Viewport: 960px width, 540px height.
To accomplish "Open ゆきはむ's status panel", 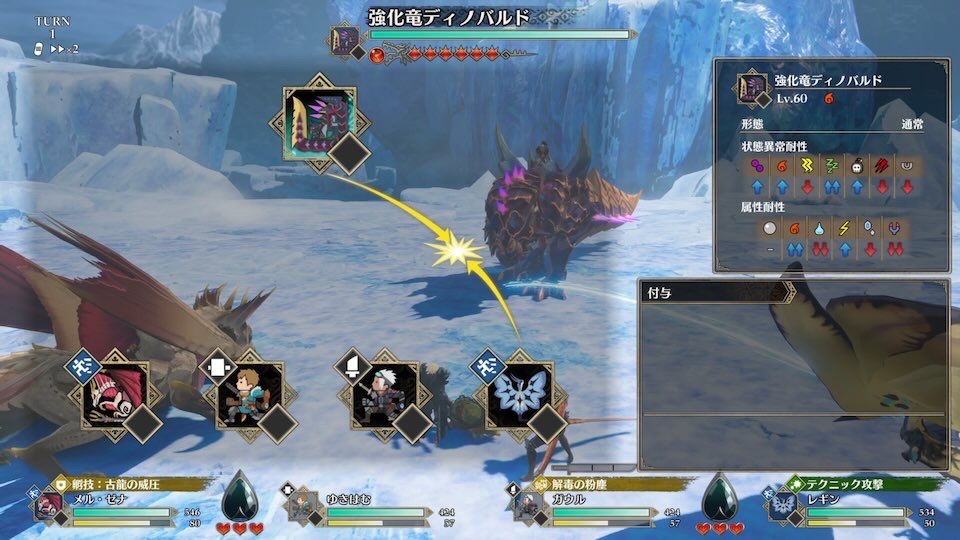I will click(x=370, y=505).
